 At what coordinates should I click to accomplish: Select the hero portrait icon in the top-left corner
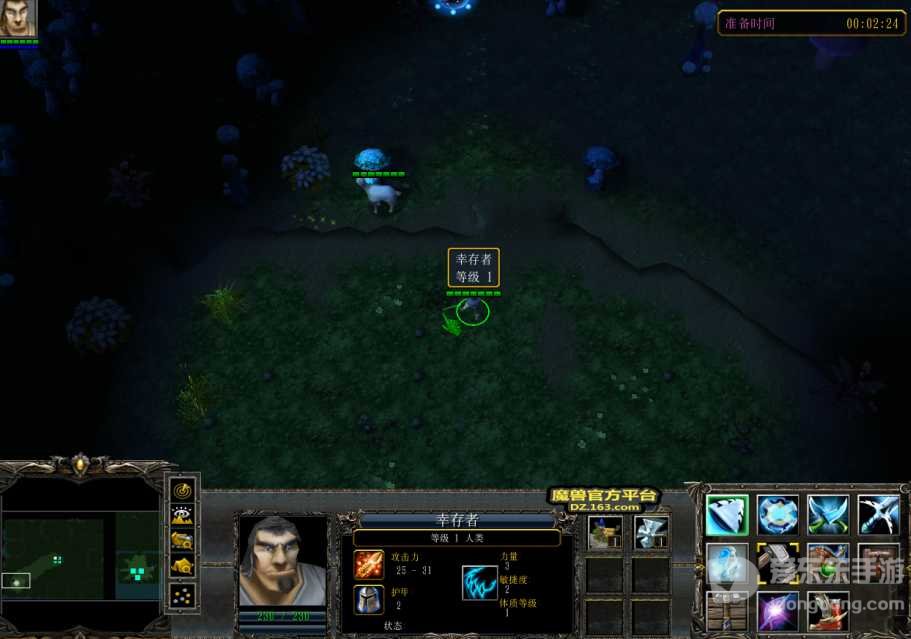click(17, 18)
